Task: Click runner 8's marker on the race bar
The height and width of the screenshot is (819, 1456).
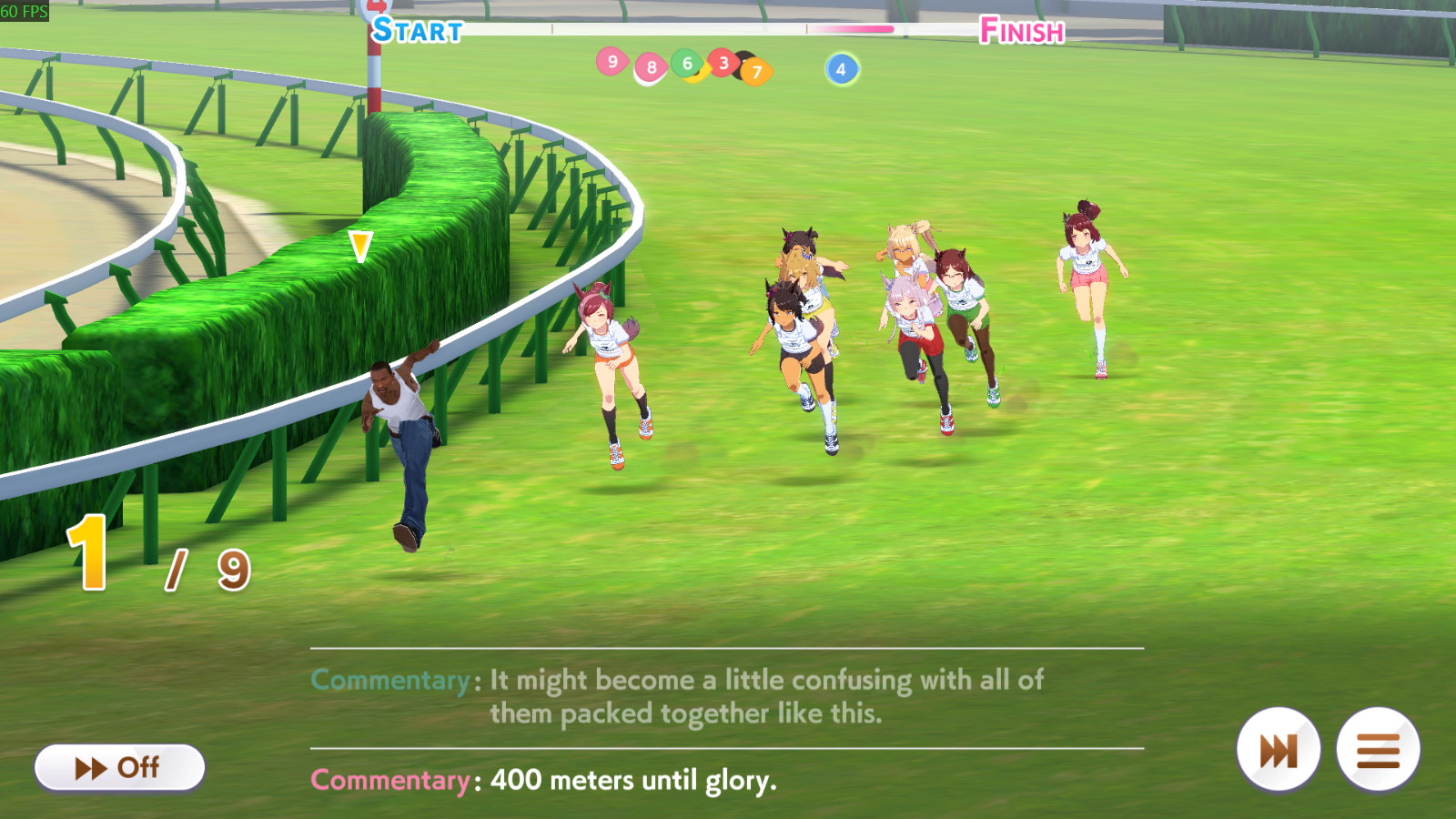Action: (650, 67)
